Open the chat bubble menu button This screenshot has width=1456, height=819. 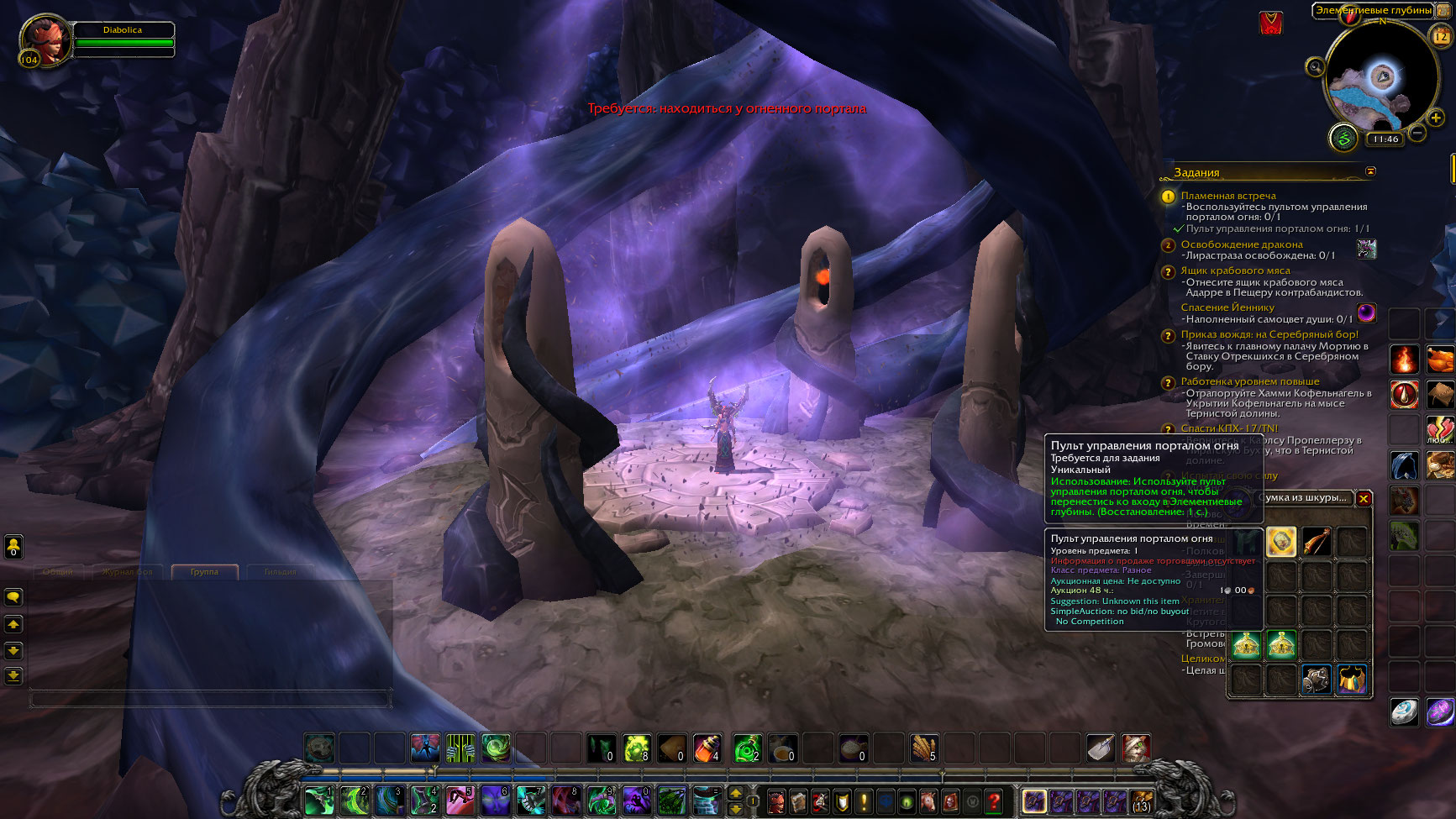tap(13, 597)
